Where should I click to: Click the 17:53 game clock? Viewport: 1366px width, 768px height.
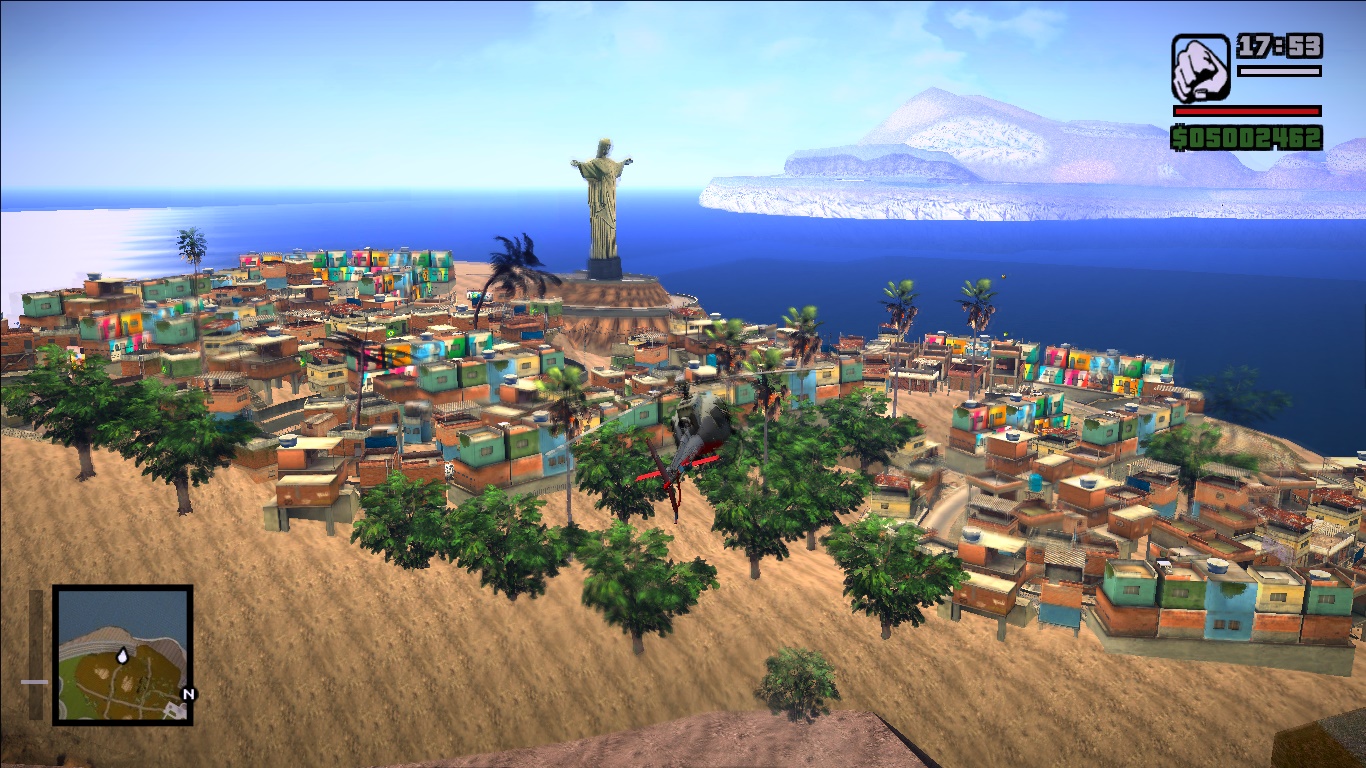tap(1279, 46)
